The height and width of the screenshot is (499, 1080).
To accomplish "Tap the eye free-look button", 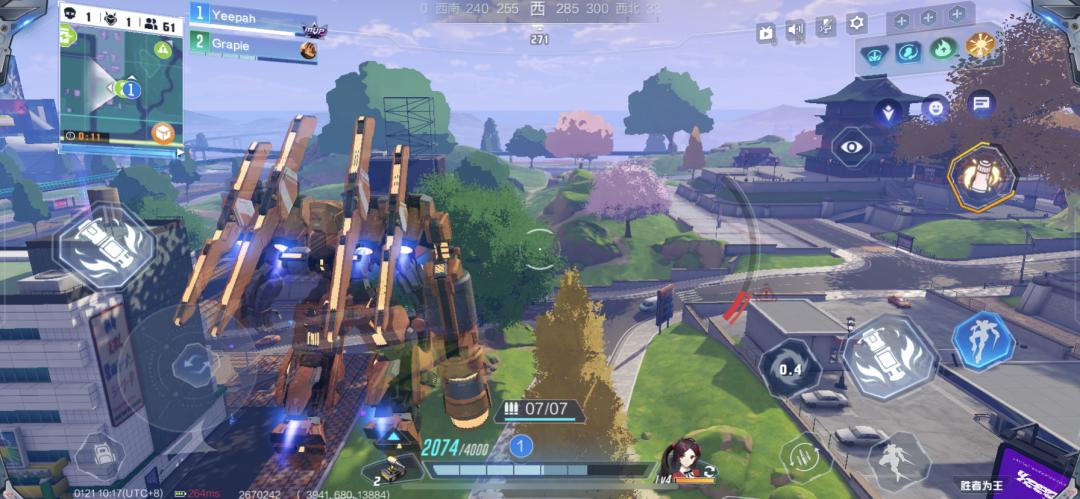I will click(851, 147).
